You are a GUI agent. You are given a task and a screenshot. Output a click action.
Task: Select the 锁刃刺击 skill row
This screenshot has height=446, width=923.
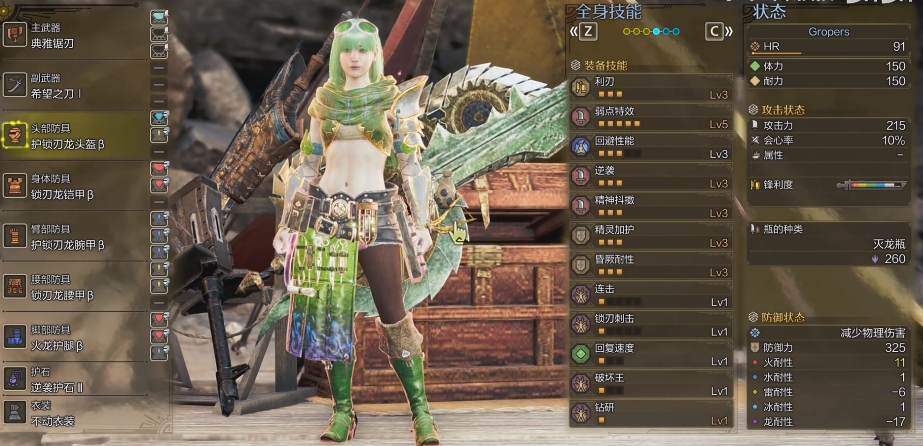click(650, 324)
